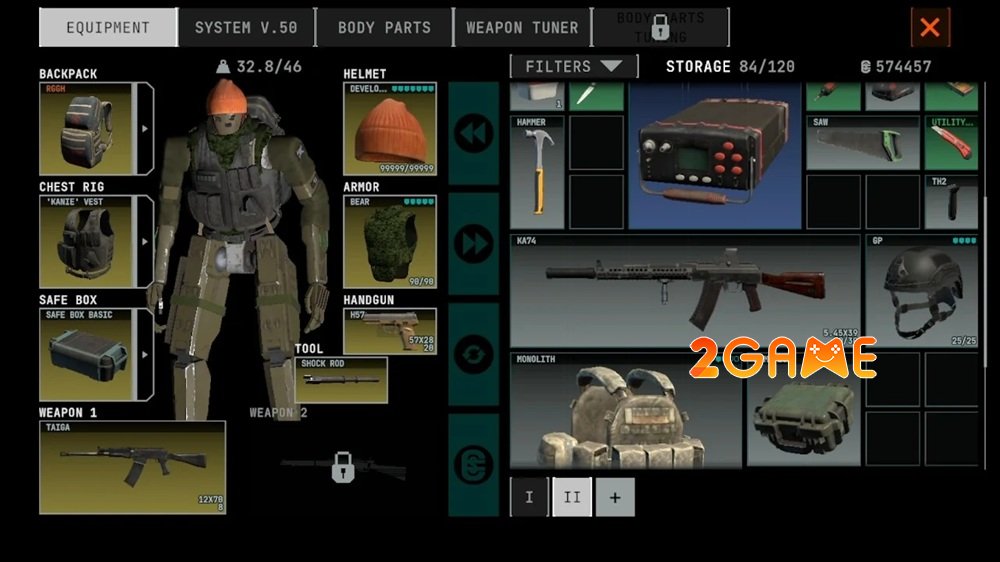1000x562 pixels.
Task: Add a new storage page with plus
Action: [x=615, y=497]
